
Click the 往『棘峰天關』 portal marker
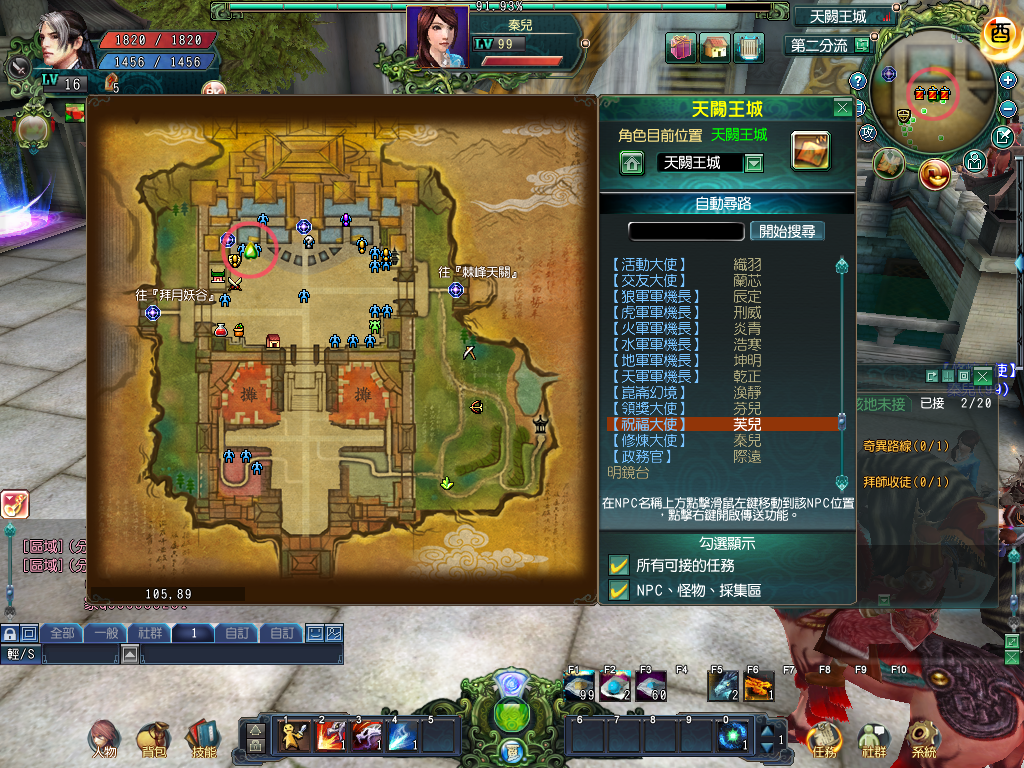tap(456, 289)
